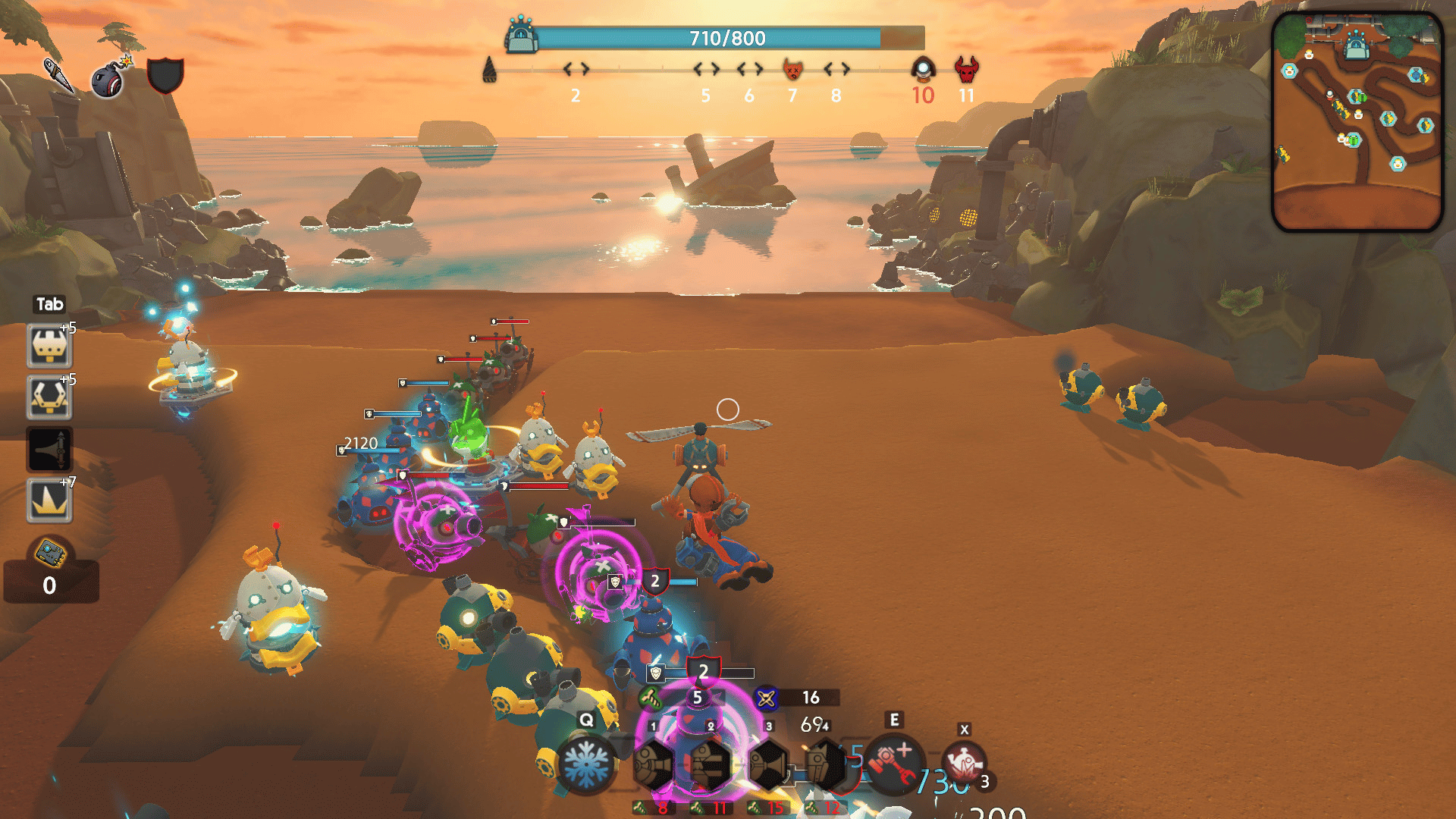This screenshot has height=819, width=1456.
Task: Use the hammer and wrench repair ability
Action: tap(895, 763)
